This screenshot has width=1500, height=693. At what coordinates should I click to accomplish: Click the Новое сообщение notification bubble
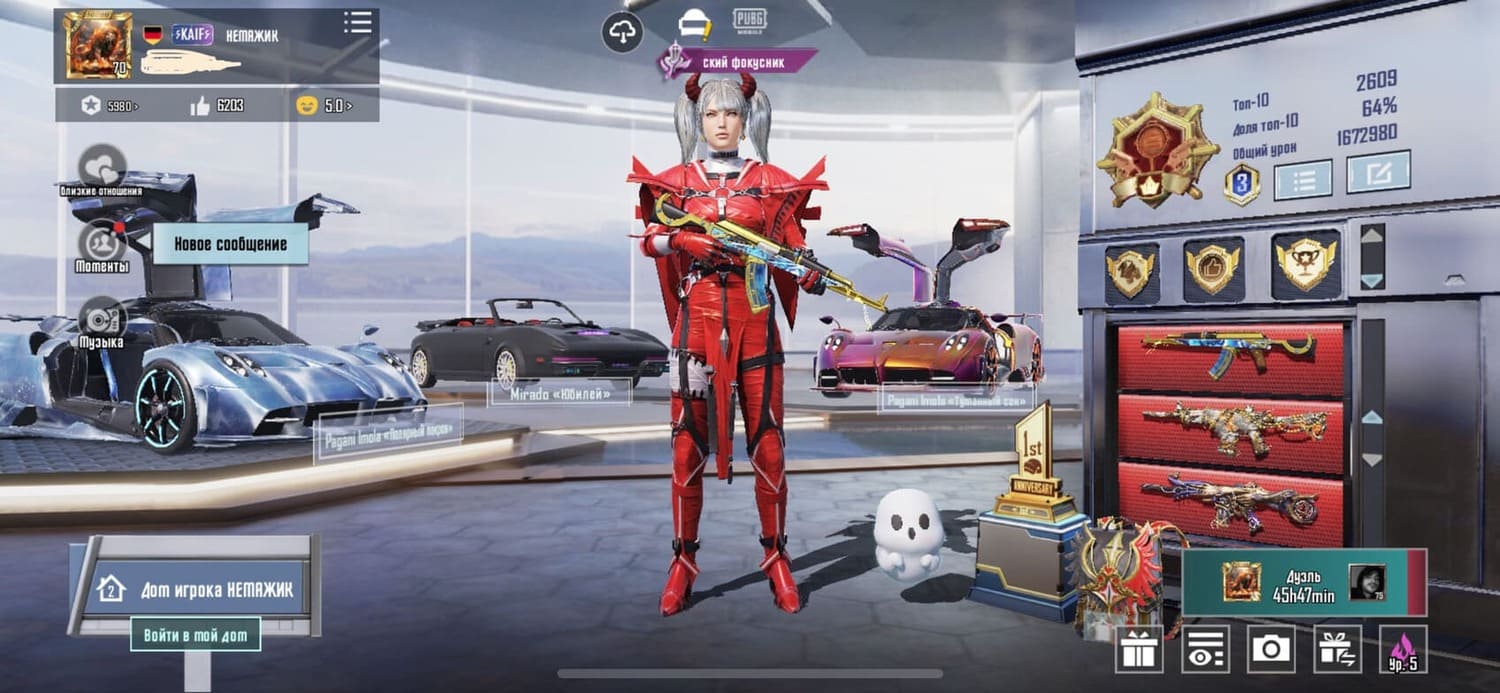(230, 244)
